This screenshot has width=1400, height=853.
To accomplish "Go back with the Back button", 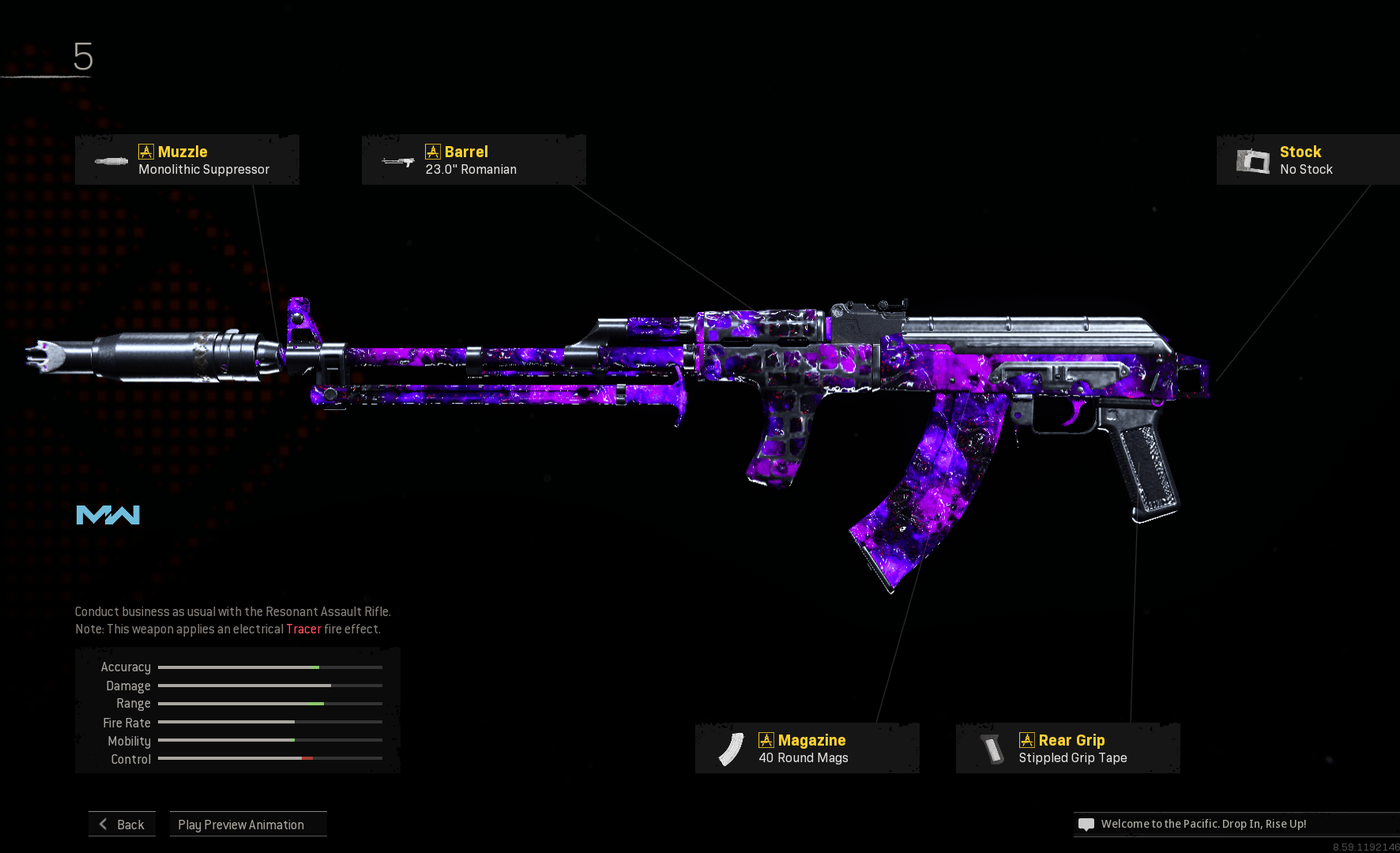I will [x=122, y=824].
